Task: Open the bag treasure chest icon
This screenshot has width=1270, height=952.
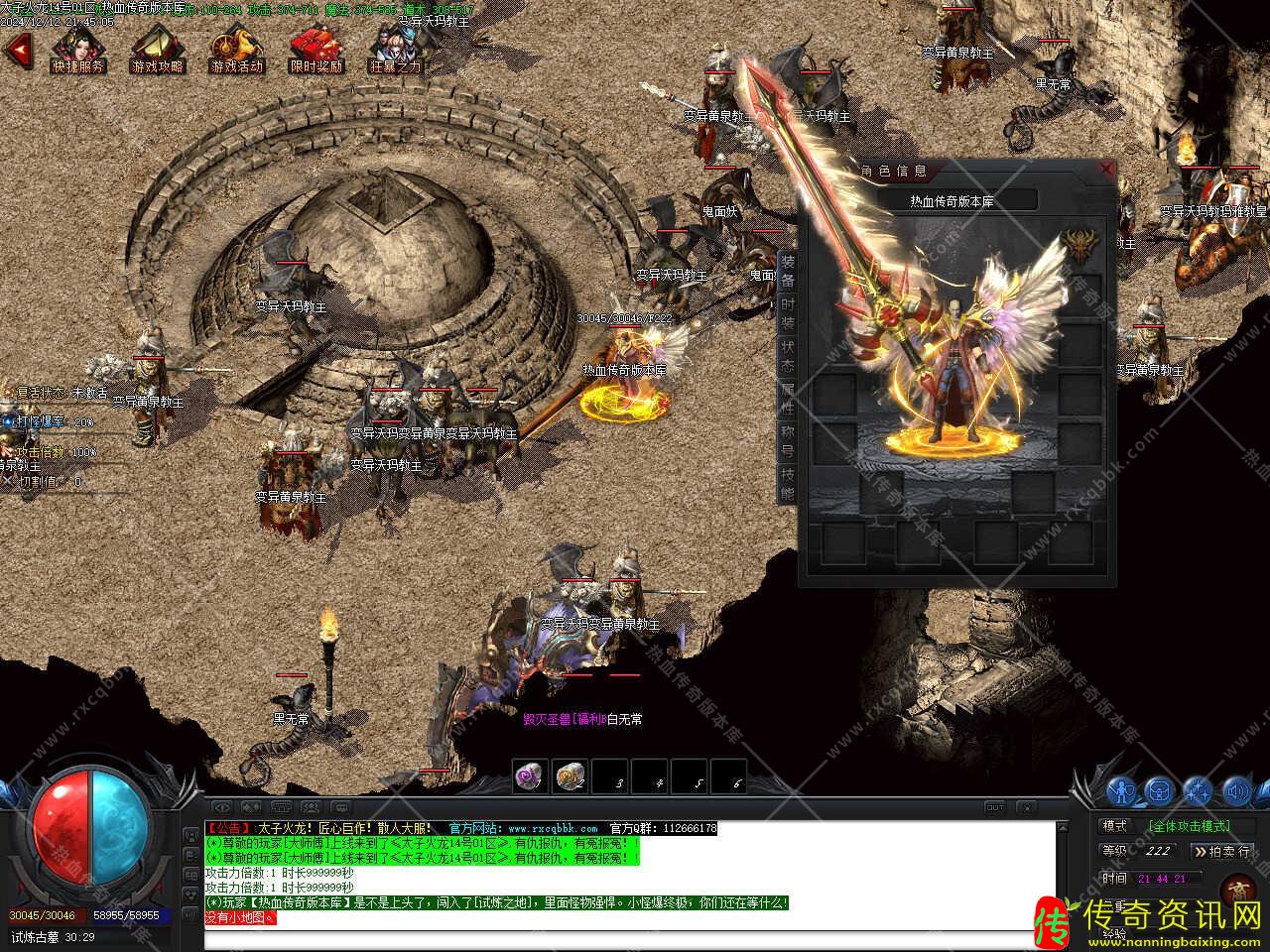Action: (x=1160, y=791)
